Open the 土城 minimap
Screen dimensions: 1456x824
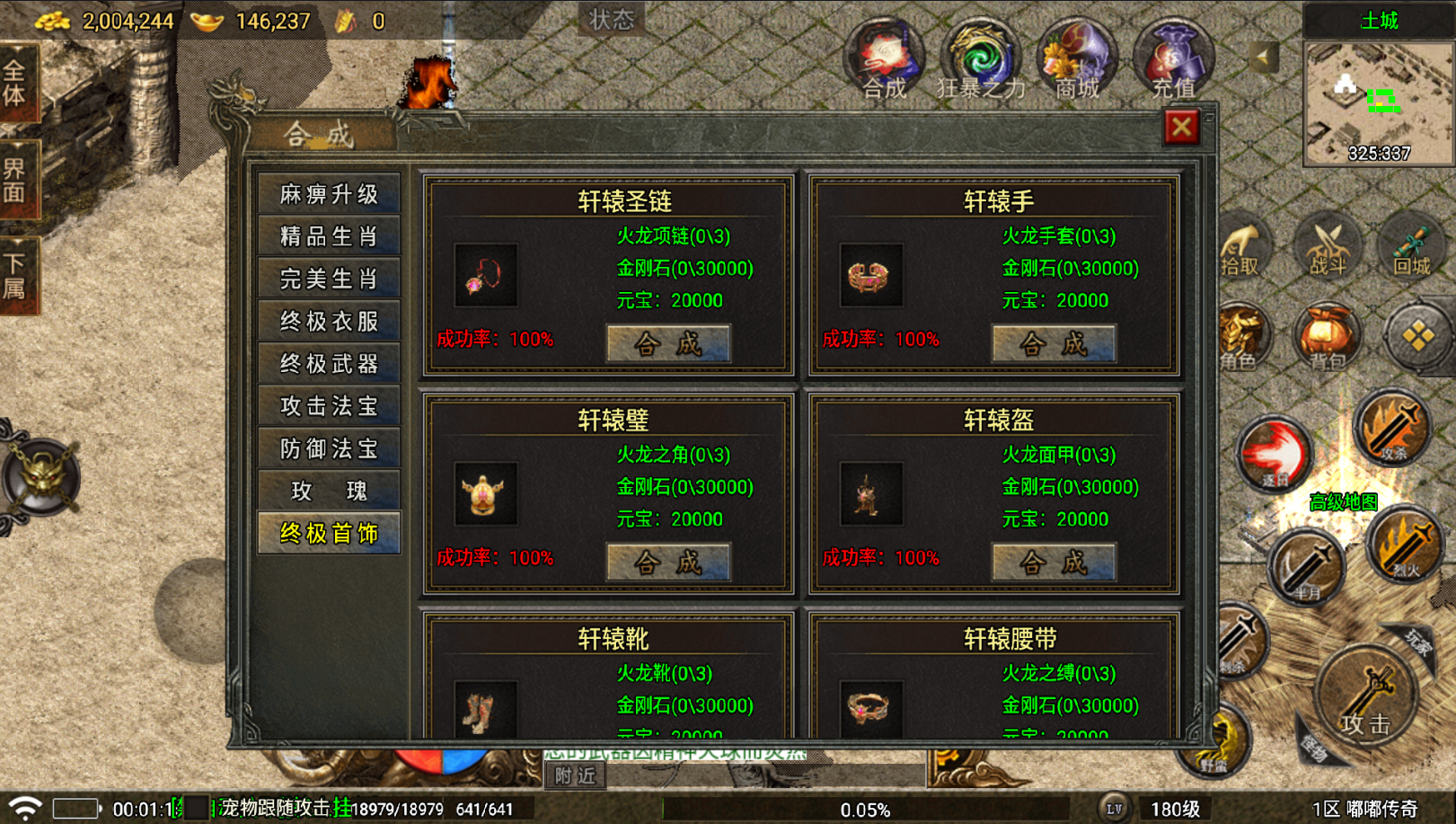(1378, 103)
